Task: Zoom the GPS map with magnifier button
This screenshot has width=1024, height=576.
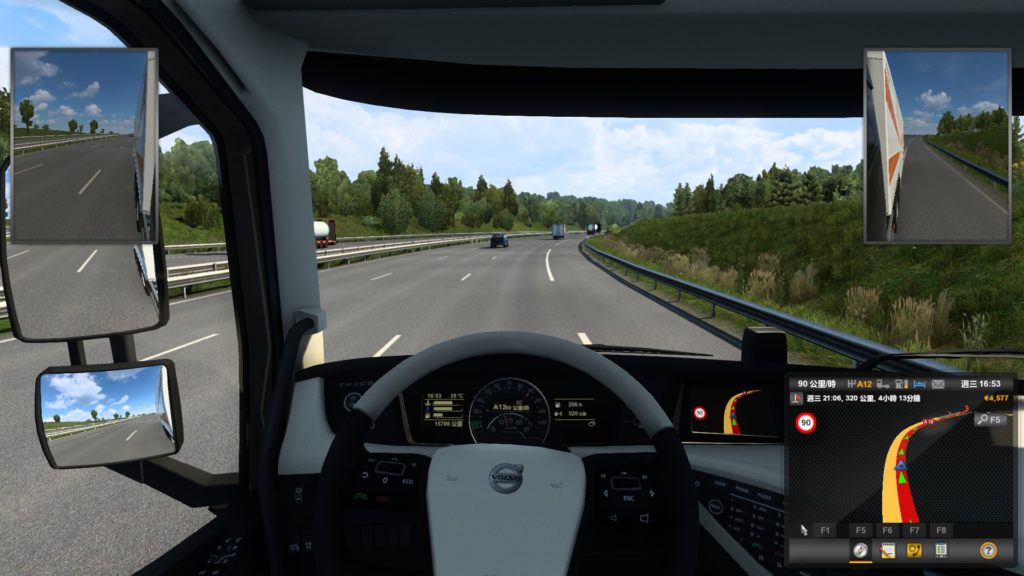Action: click(985, 419)
